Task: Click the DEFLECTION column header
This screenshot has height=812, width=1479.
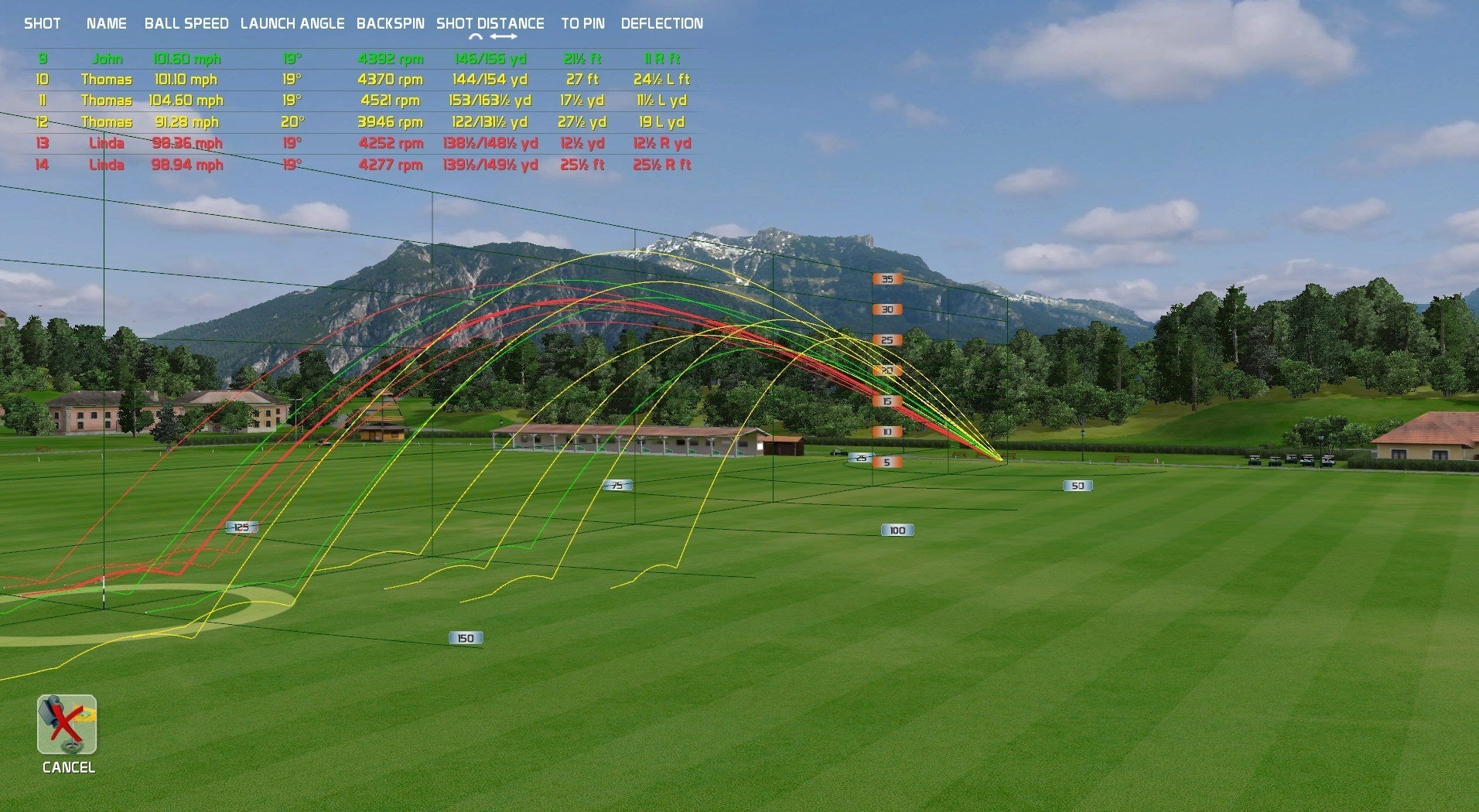Action: coord(661,23)
